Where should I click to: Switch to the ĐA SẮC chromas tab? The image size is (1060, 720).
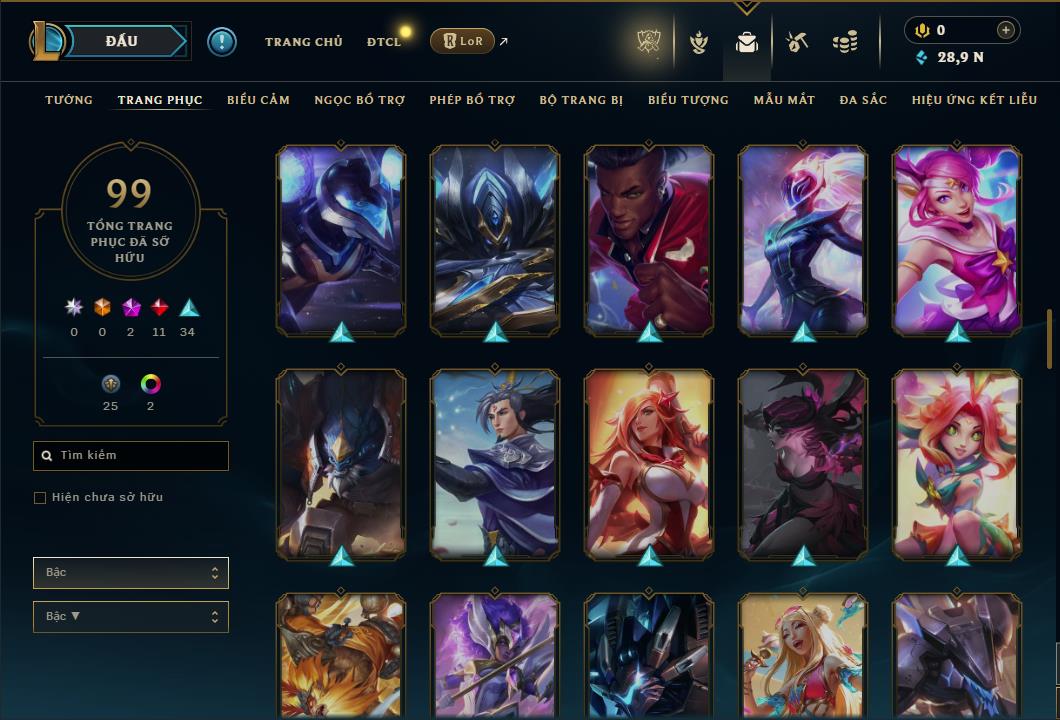863,100
